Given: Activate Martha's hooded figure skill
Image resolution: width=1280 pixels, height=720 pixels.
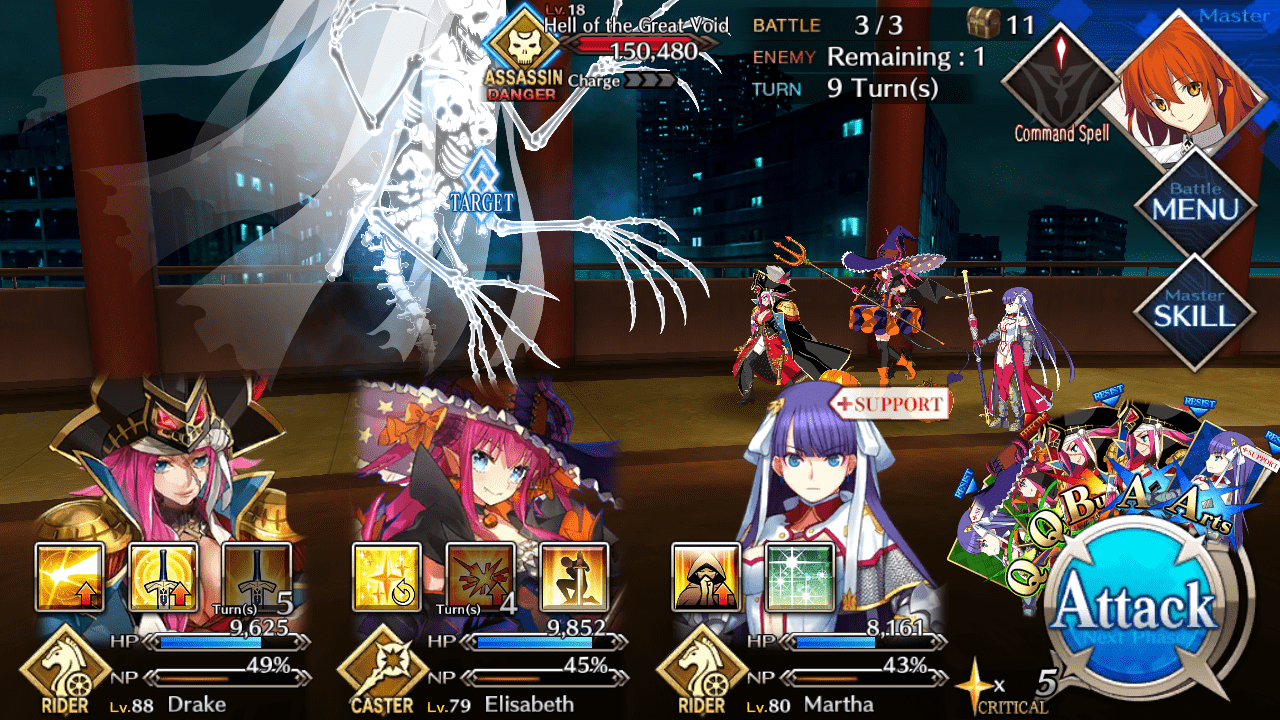Looking at the screenshot, I should tap(706, 577).
